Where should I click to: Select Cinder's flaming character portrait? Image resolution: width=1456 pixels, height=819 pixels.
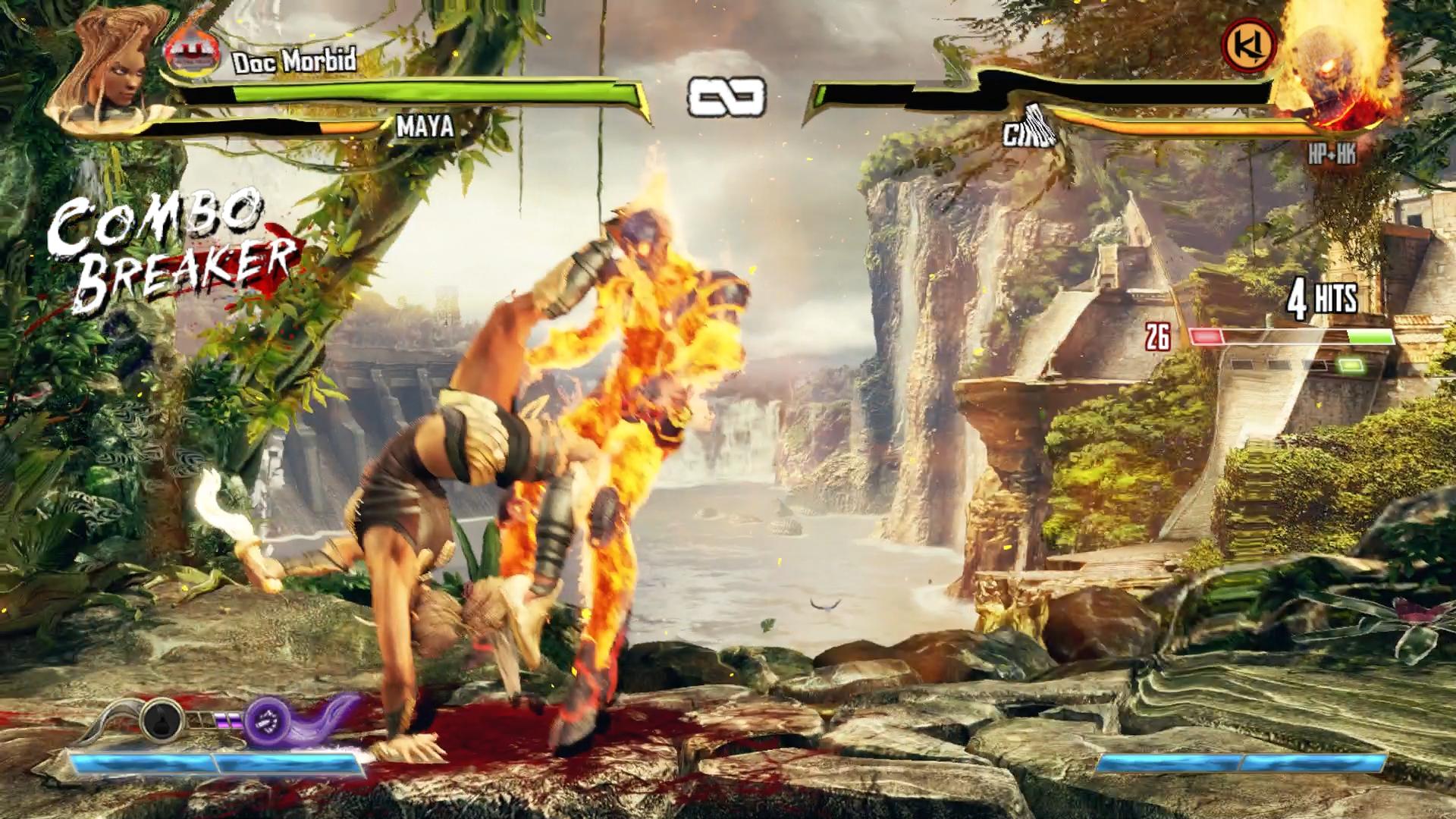(x=1335, y=70)
